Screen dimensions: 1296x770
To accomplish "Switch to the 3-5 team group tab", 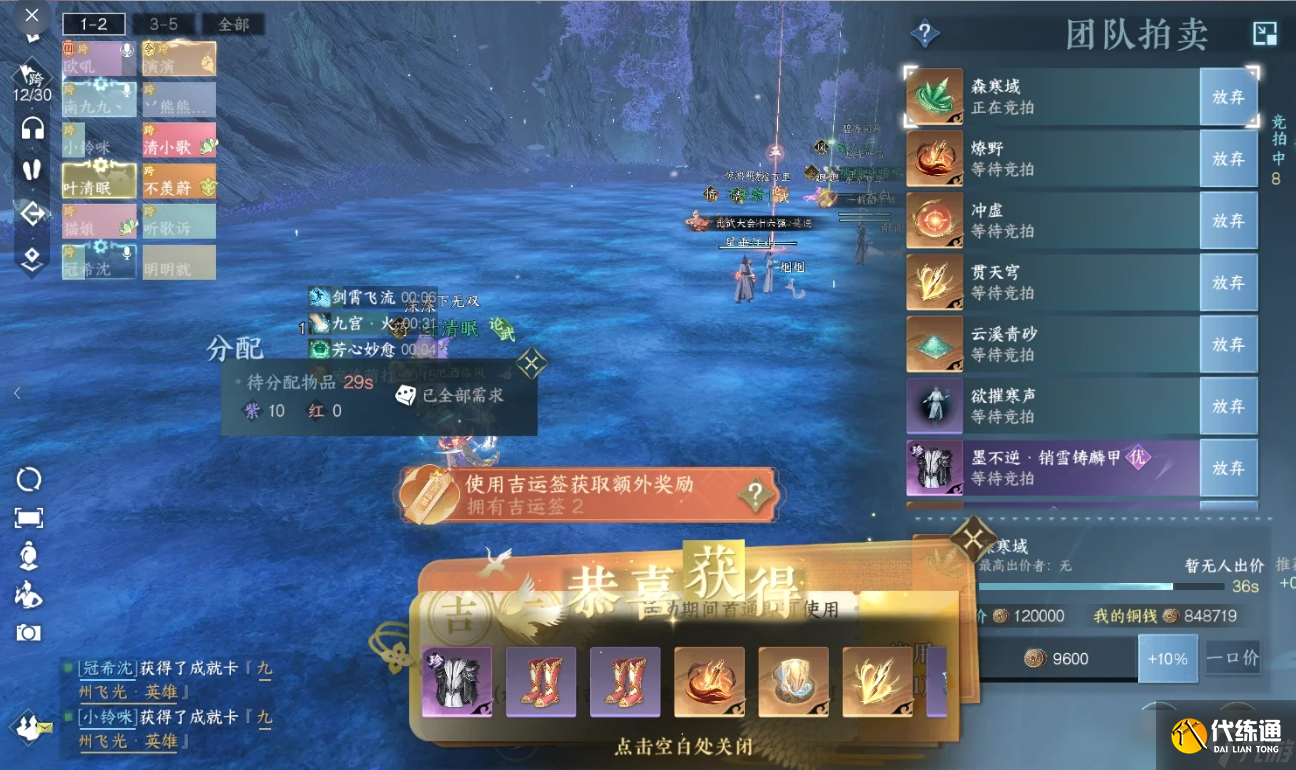I will (x=162, y=25).
